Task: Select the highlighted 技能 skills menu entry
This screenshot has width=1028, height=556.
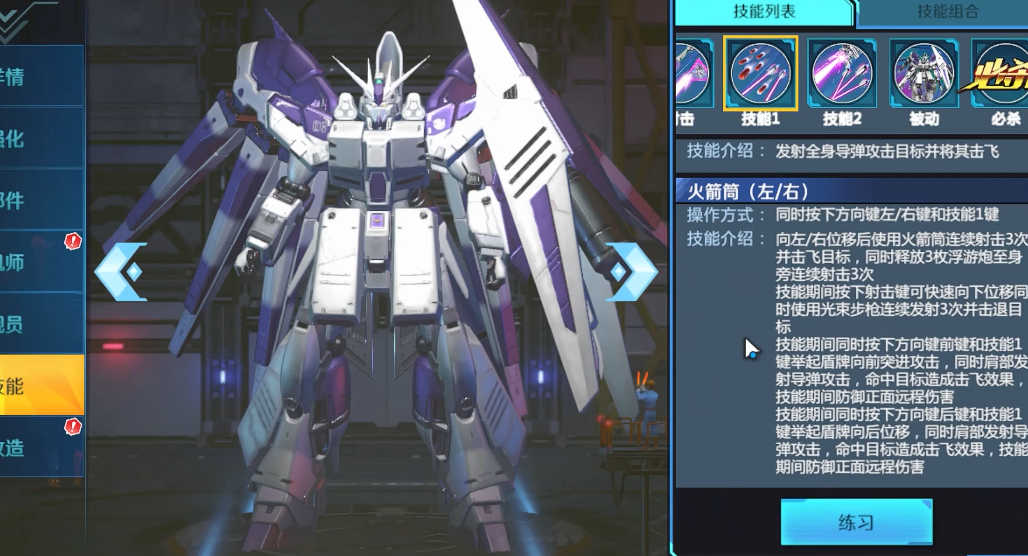Action: point(40,385)
